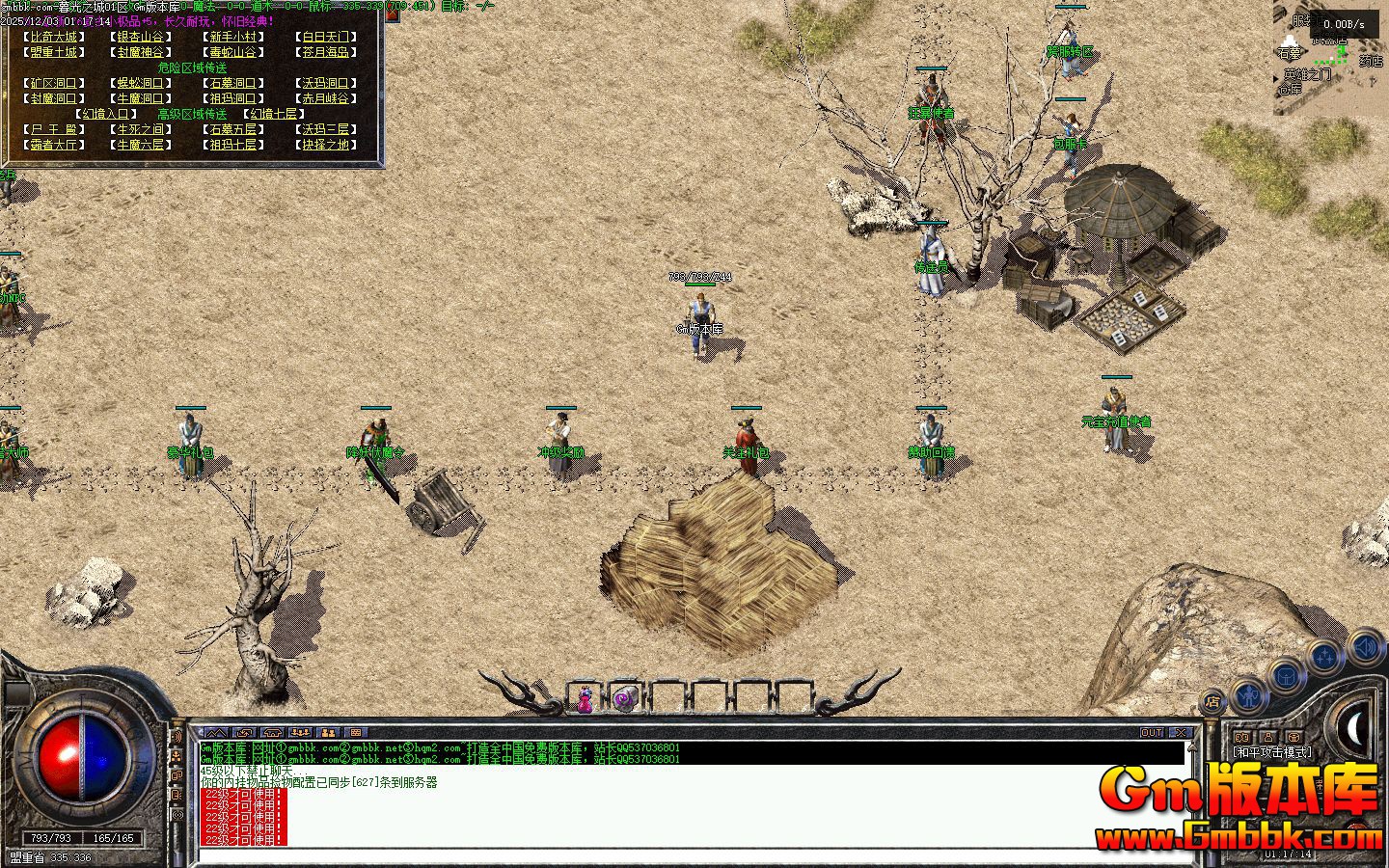Image resolution: width=1389 pixels, height=868 pixels.
Task: Open the shop with the 店 button
Action: click(x=1212, y=702)
